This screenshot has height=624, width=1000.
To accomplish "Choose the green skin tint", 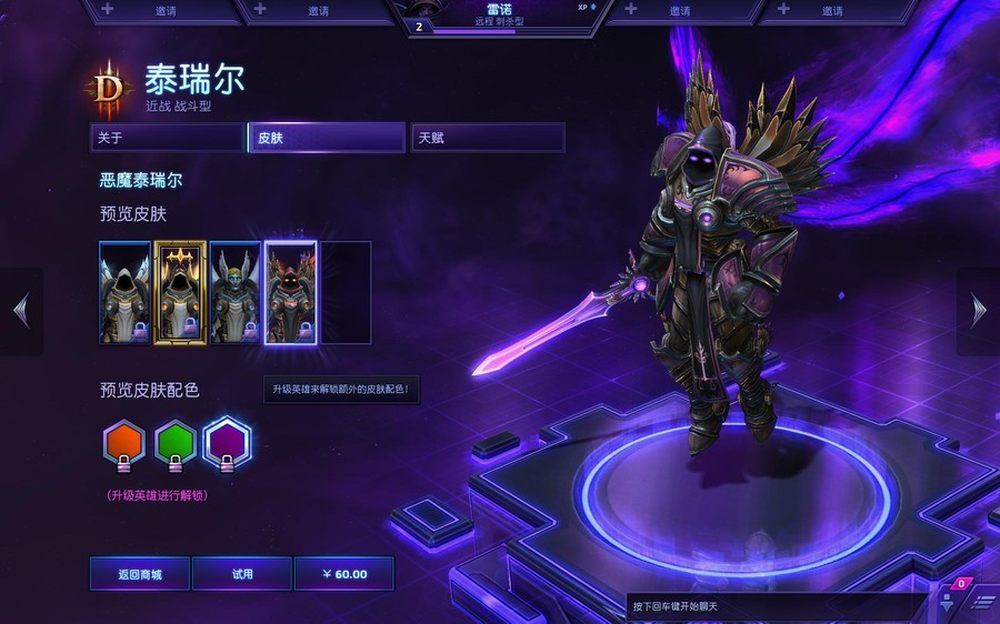I will pyautogui.click(x=175, y=443).
